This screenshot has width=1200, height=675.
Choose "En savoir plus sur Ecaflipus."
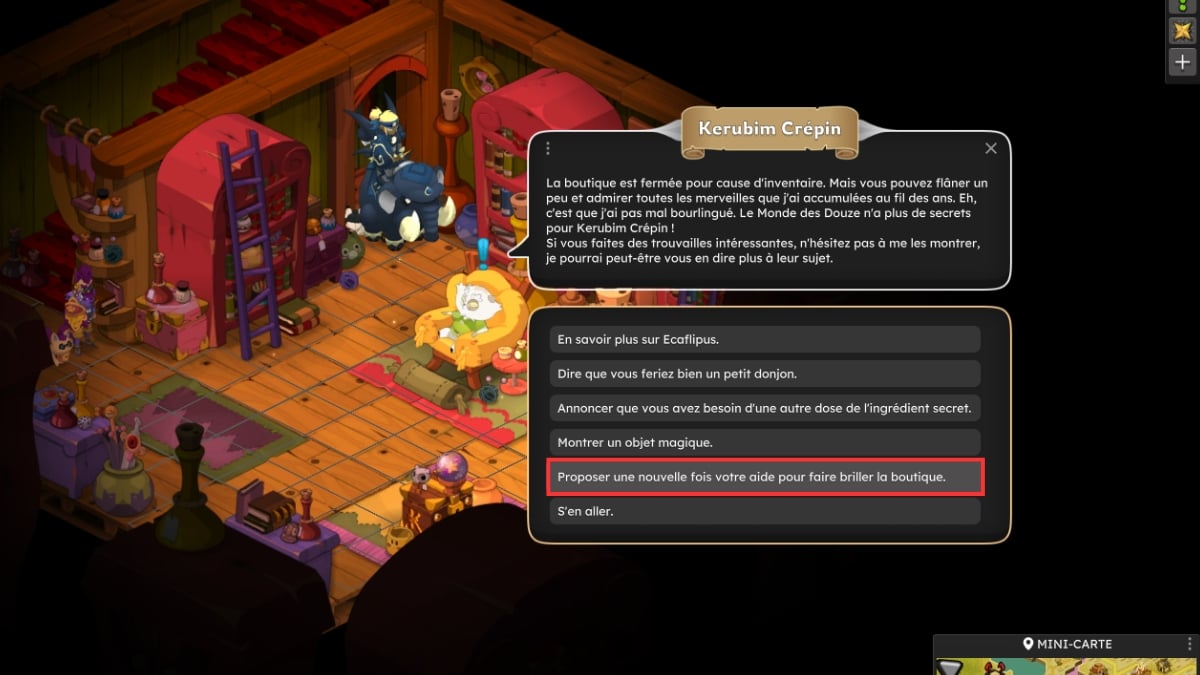coord(764,339)
